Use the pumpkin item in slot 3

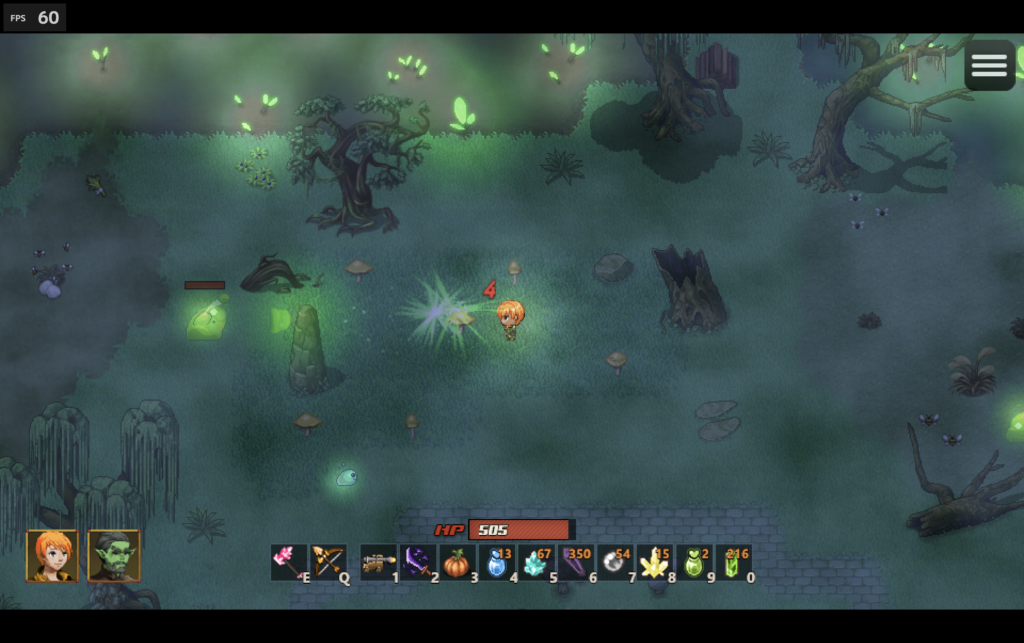457,562
